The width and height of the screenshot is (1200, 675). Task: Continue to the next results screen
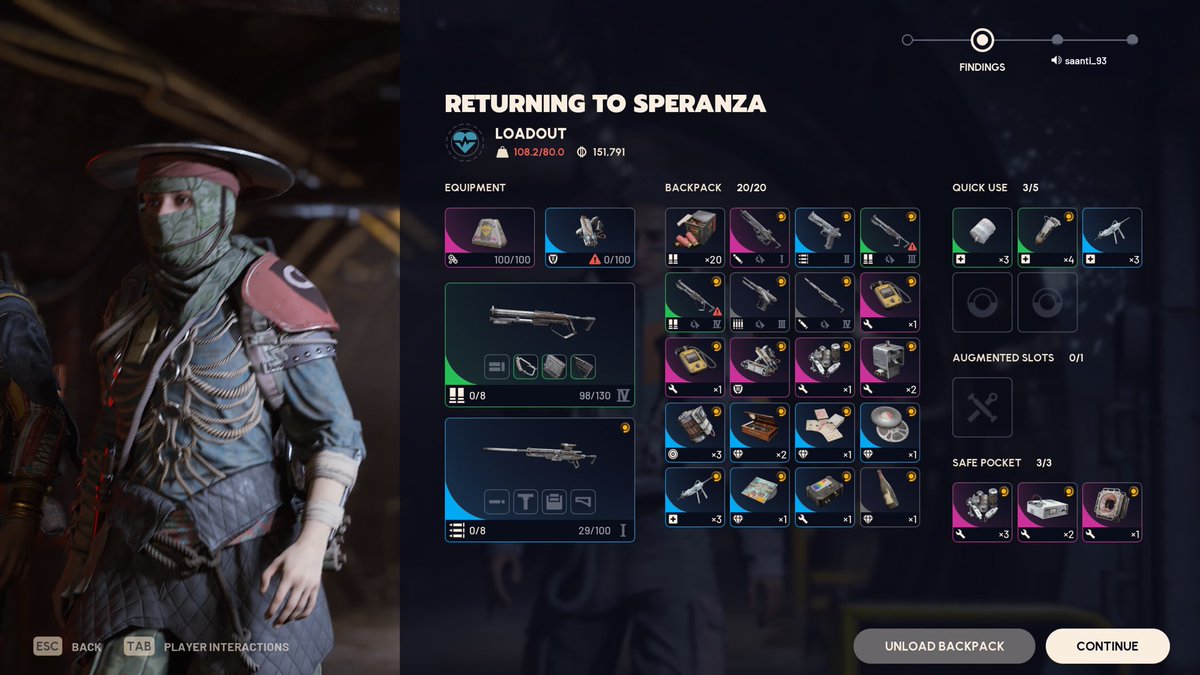tap(1107, 646)
